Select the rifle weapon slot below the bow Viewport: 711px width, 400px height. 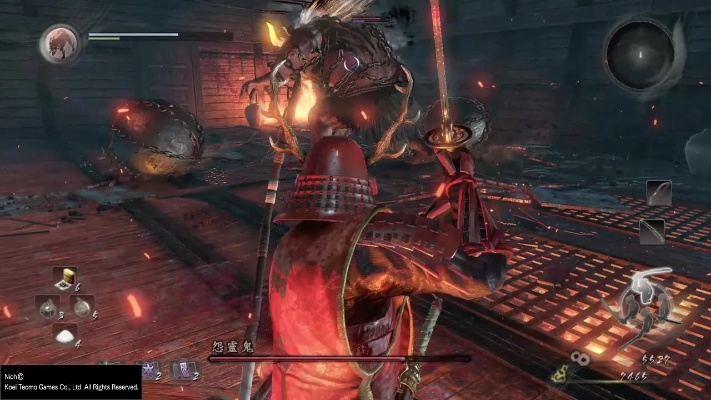coord(653,232)
